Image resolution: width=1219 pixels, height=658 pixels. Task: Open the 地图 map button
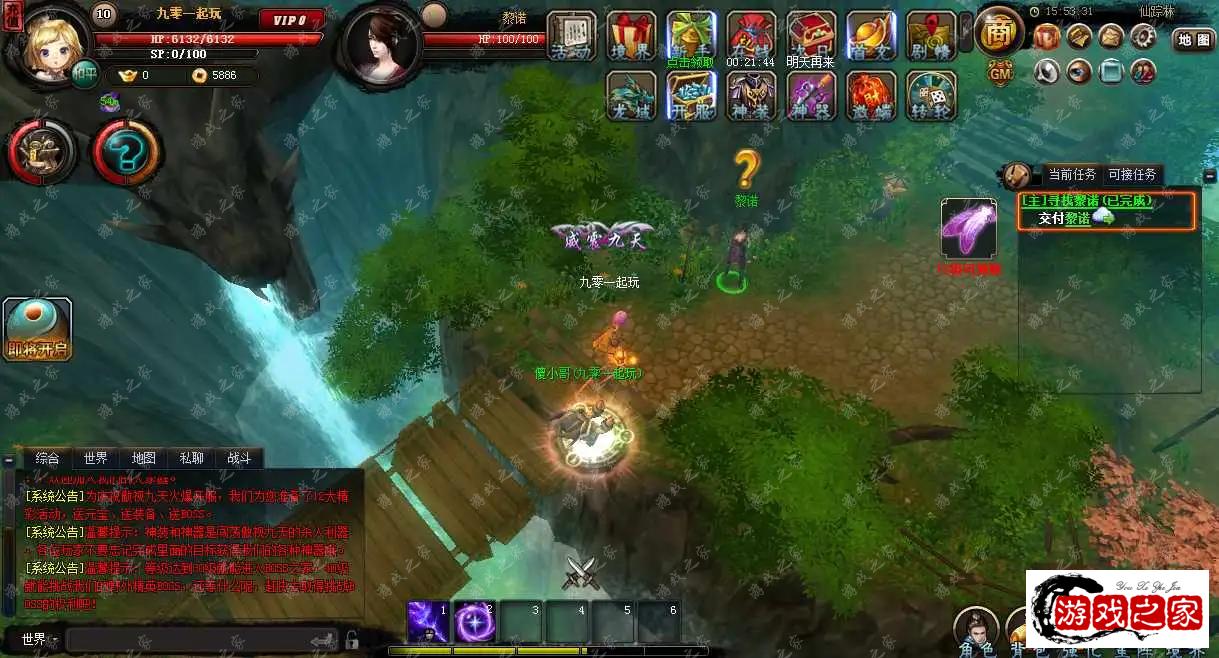click(1194, 40)
